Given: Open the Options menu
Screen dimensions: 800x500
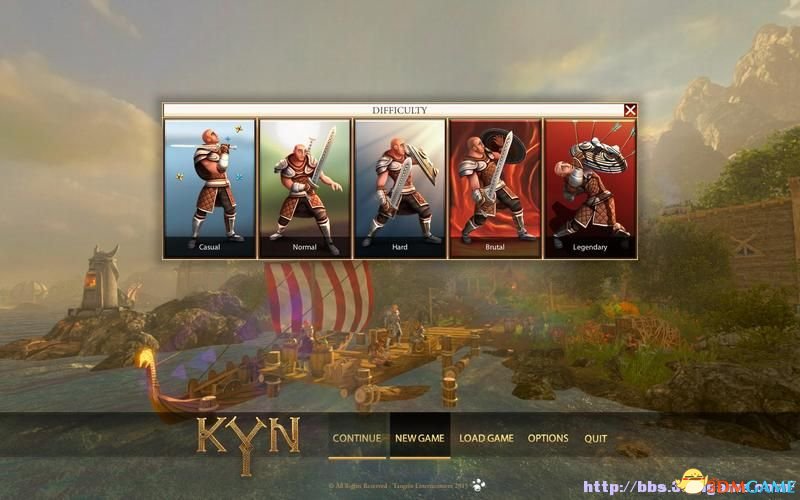Looking at the screenshot, I should pos(548,438).
